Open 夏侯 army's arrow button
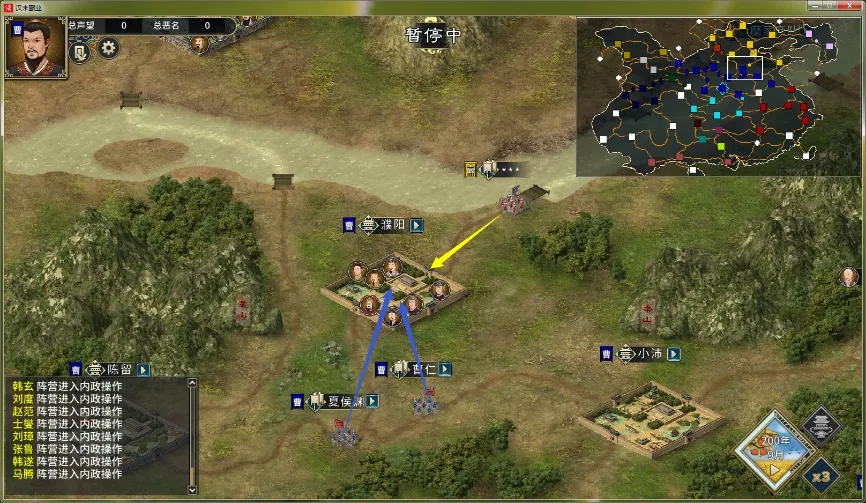The height and width of the screenshot is (503, 866). click(372, 401)
